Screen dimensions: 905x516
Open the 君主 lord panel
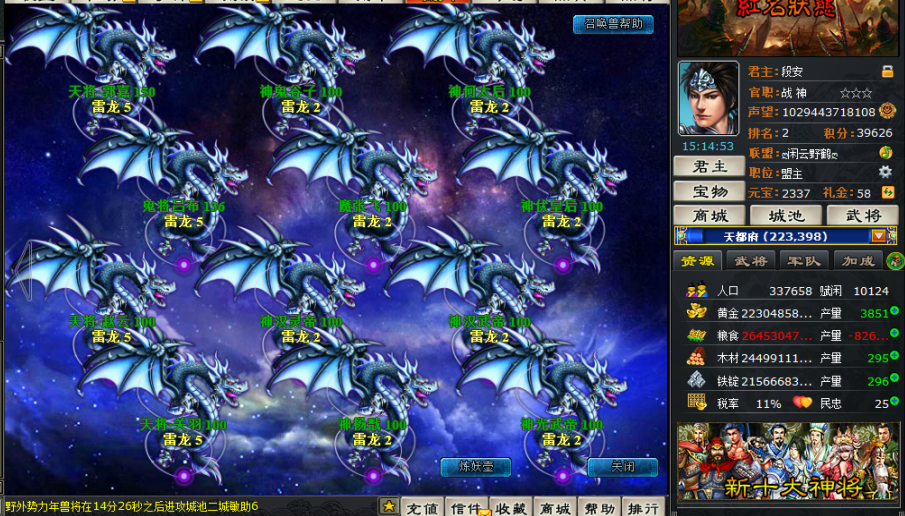(x=708, y=167)
